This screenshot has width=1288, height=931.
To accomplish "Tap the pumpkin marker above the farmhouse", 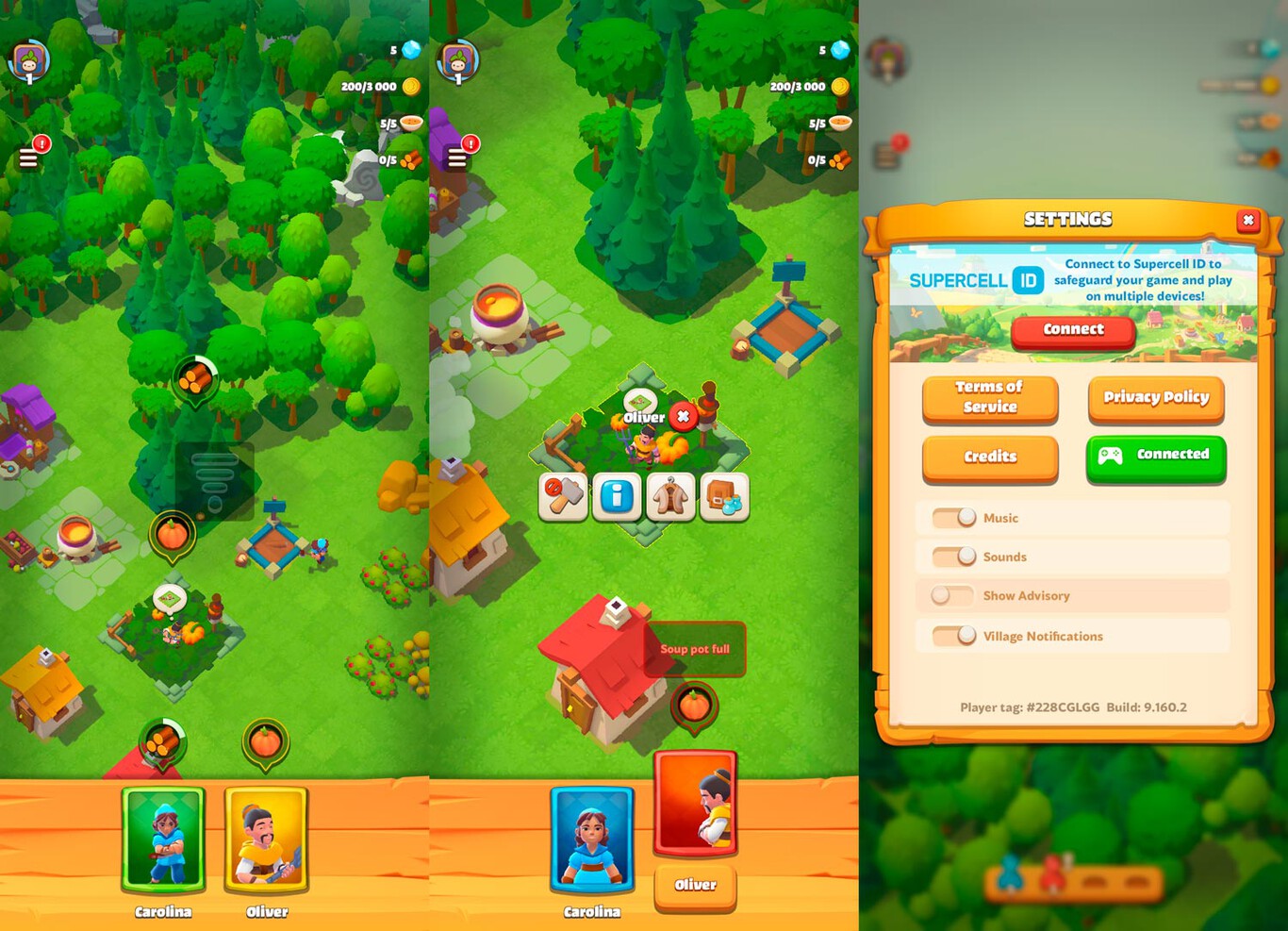I will (695, 703).
